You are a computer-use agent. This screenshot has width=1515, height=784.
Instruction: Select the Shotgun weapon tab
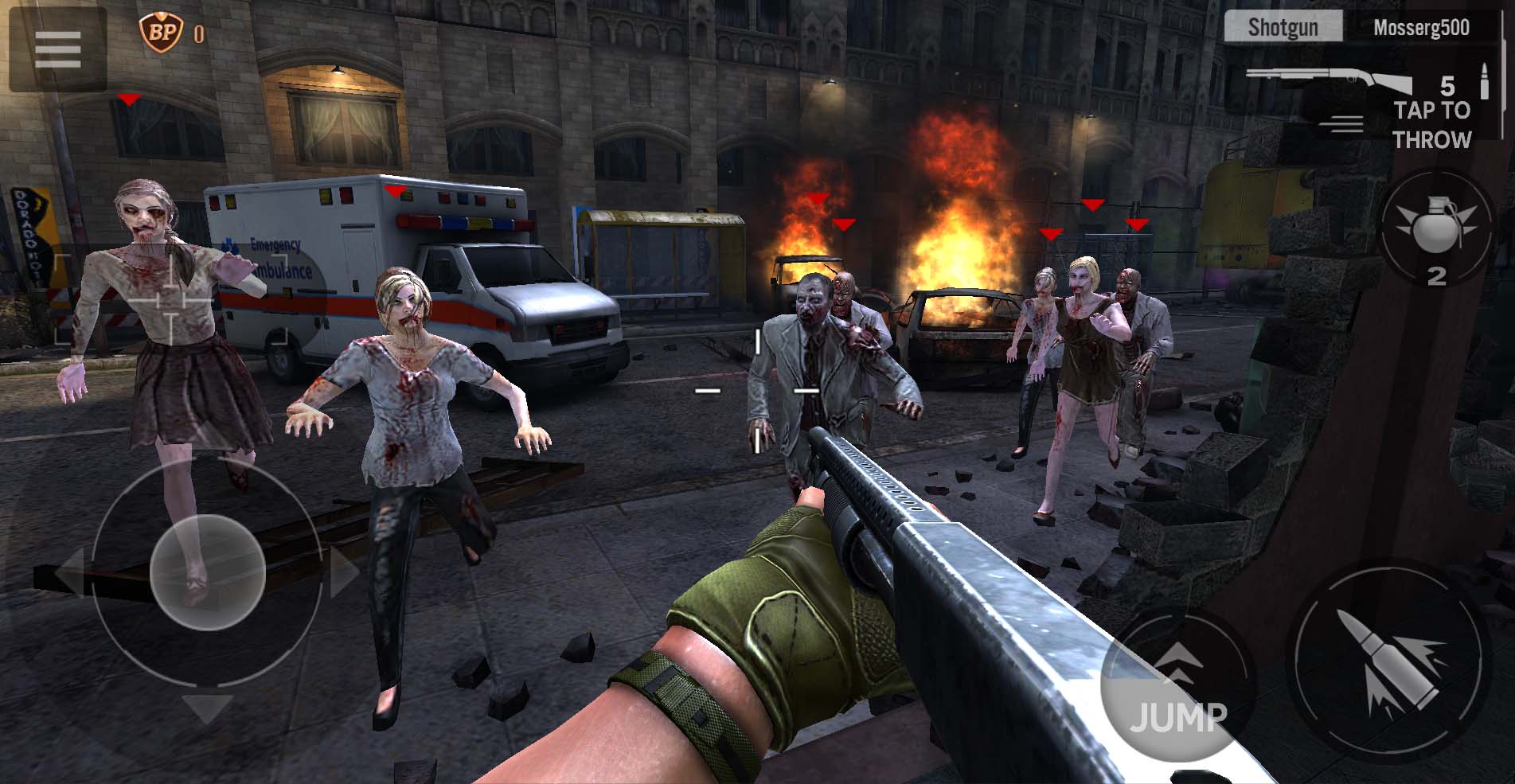1283,28
